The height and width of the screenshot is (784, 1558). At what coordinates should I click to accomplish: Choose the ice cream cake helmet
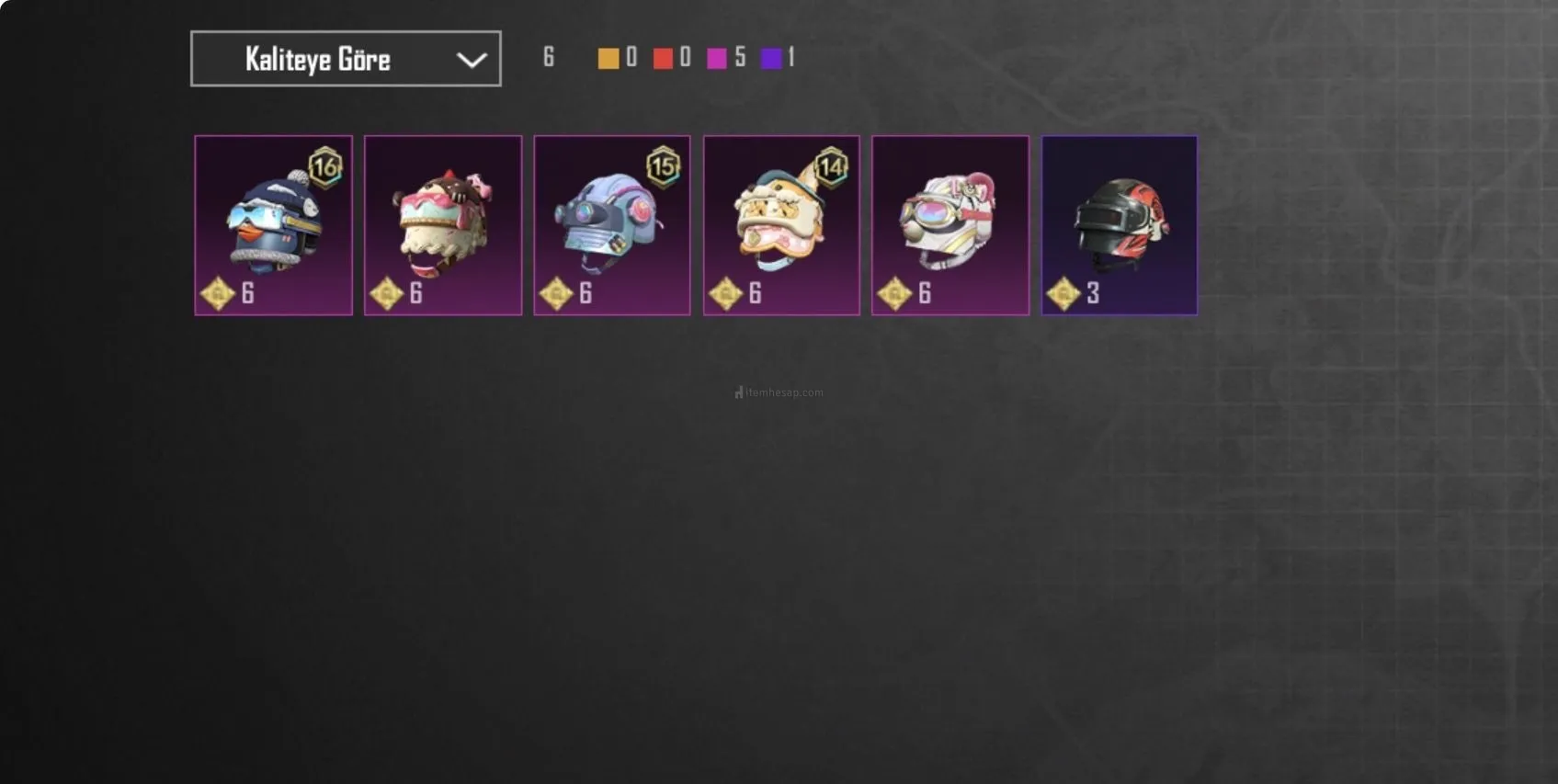point(443,225)
